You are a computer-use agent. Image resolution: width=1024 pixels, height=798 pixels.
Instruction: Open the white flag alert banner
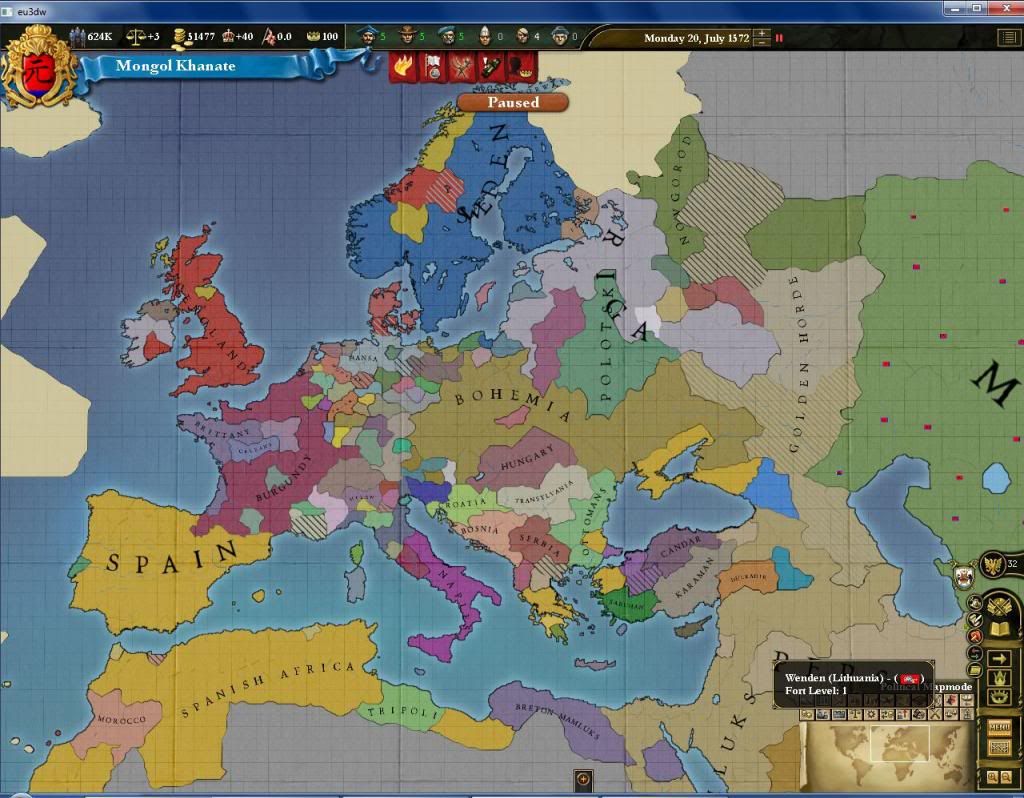point(433,67)
